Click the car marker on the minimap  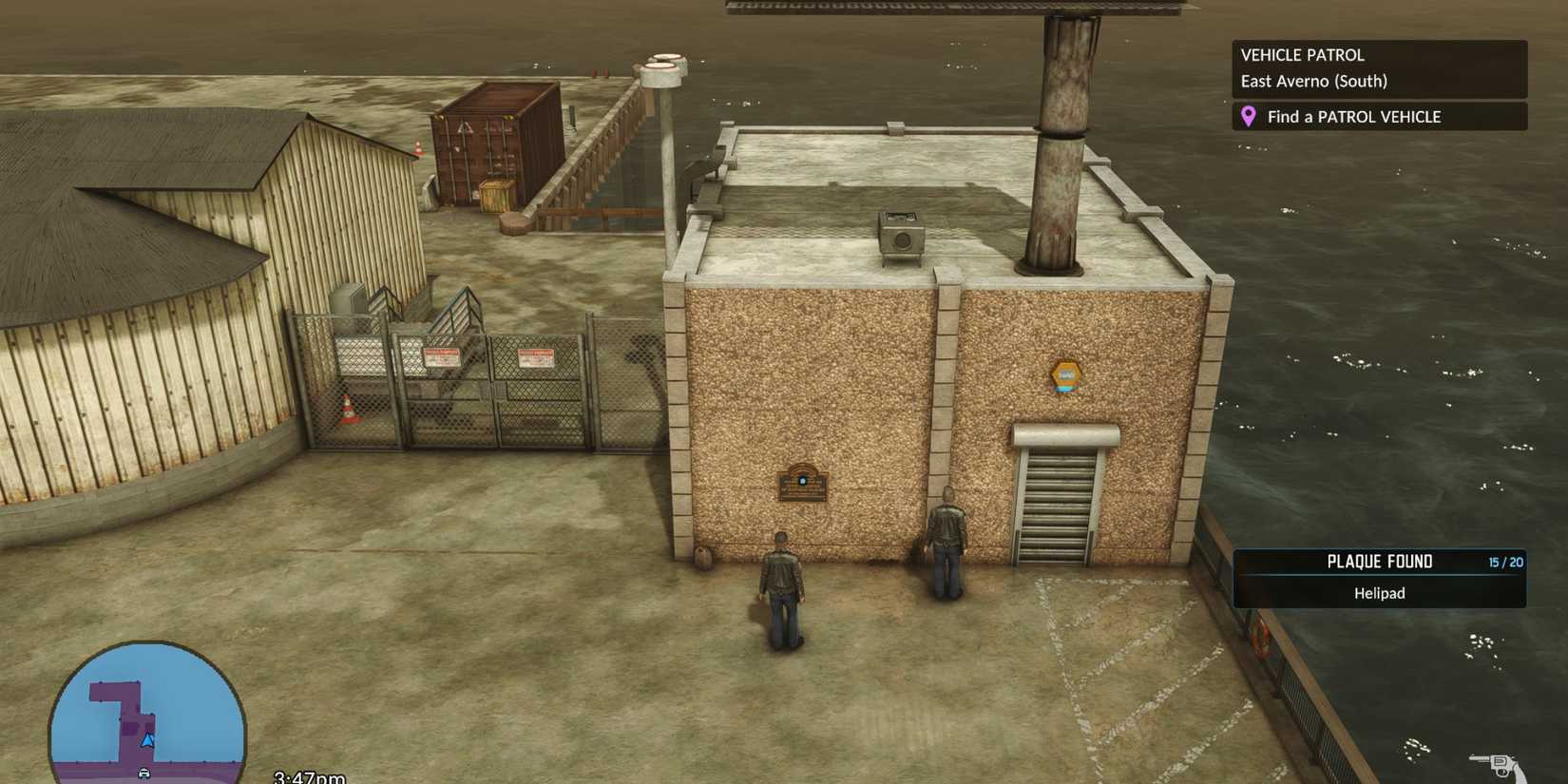point(144,772)
